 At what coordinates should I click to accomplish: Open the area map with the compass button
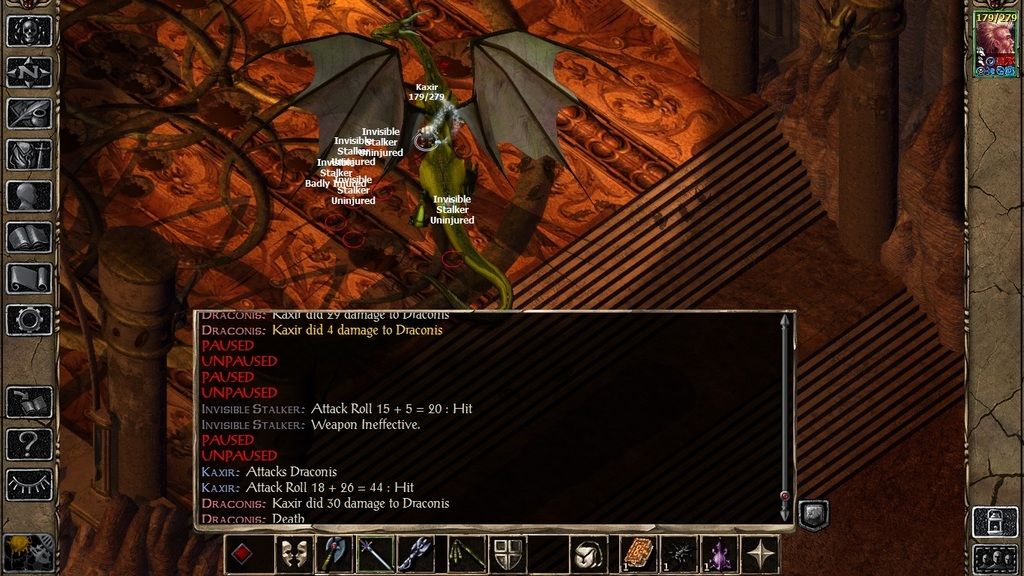coord(29,72)
